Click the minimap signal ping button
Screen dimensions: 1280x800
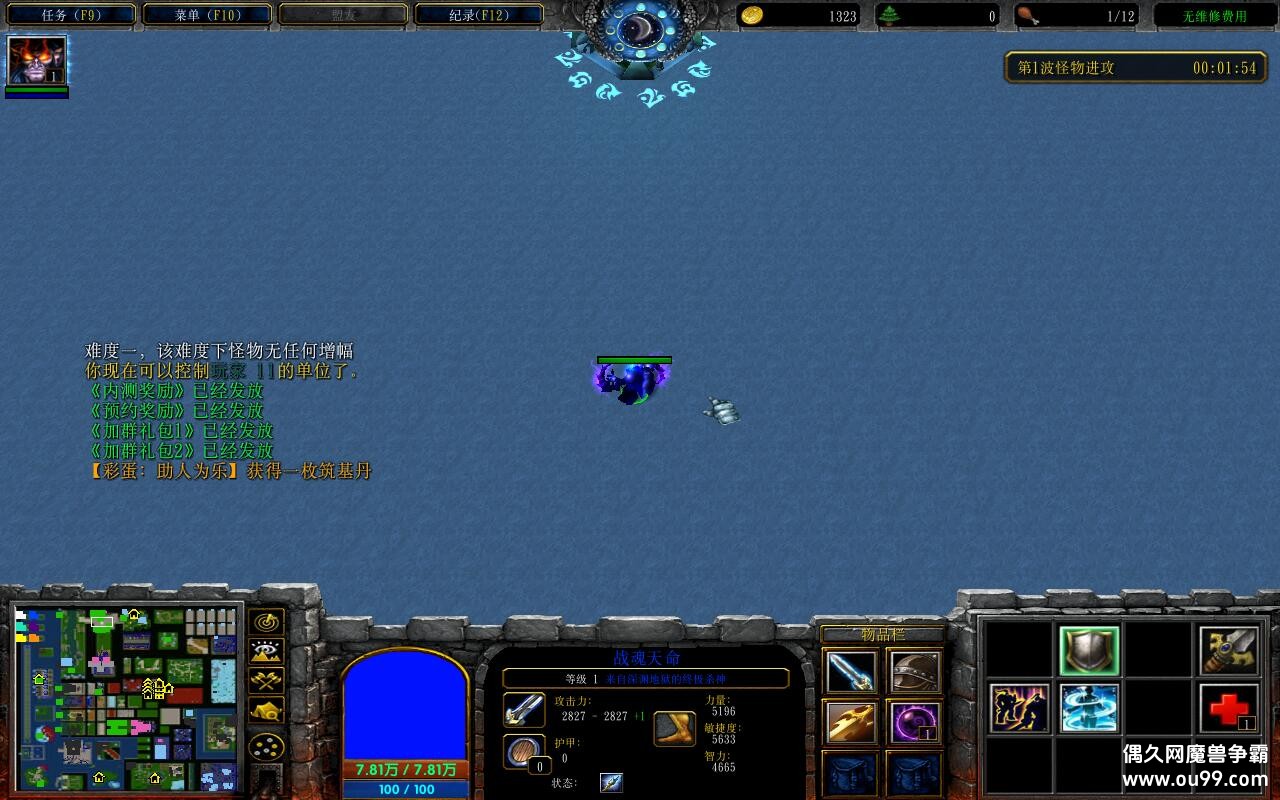(266, 622)
